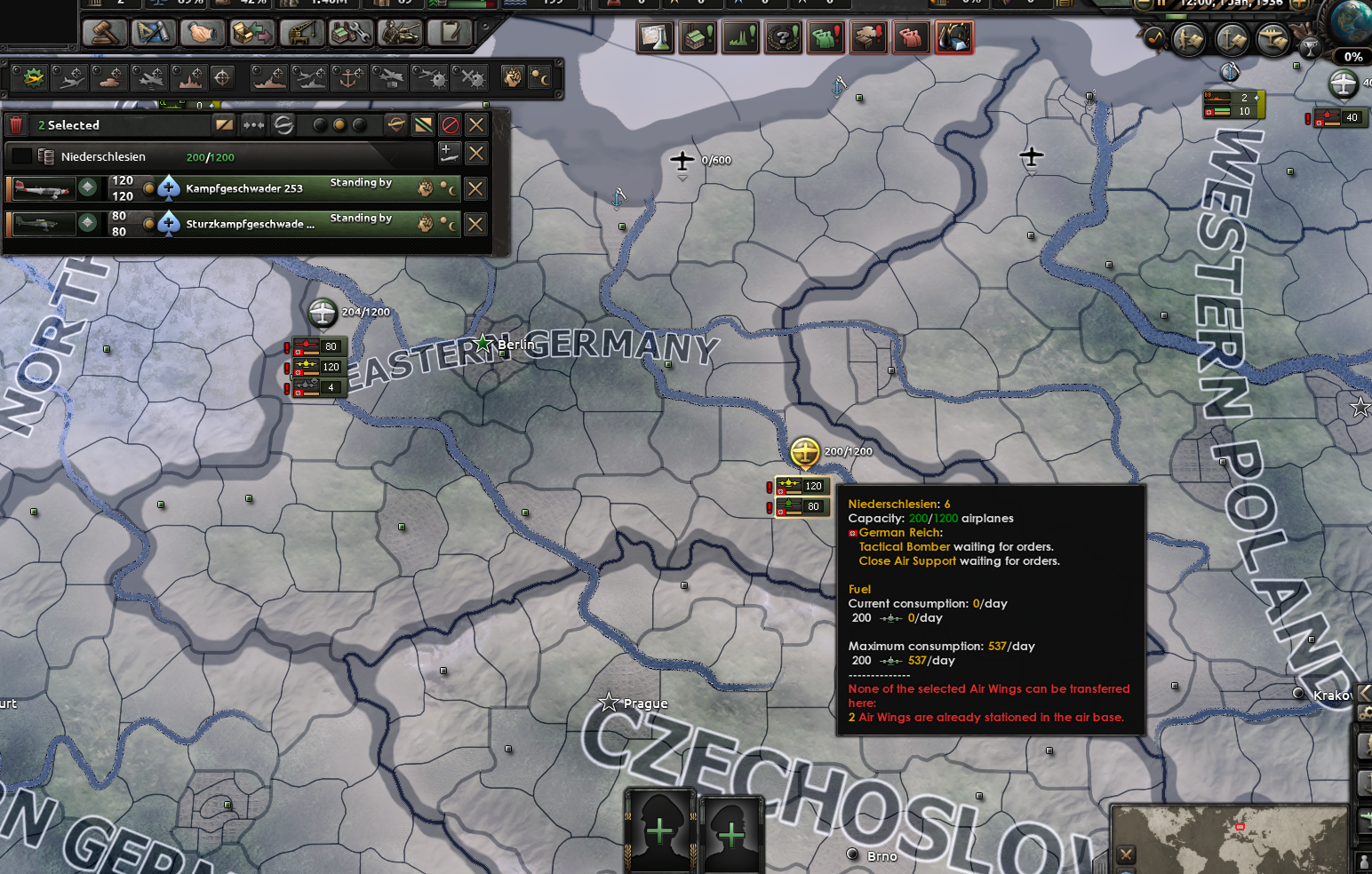Add a new air wing to Niederschlesien
The image size is (1372, 874).
(x=448, y=153)
